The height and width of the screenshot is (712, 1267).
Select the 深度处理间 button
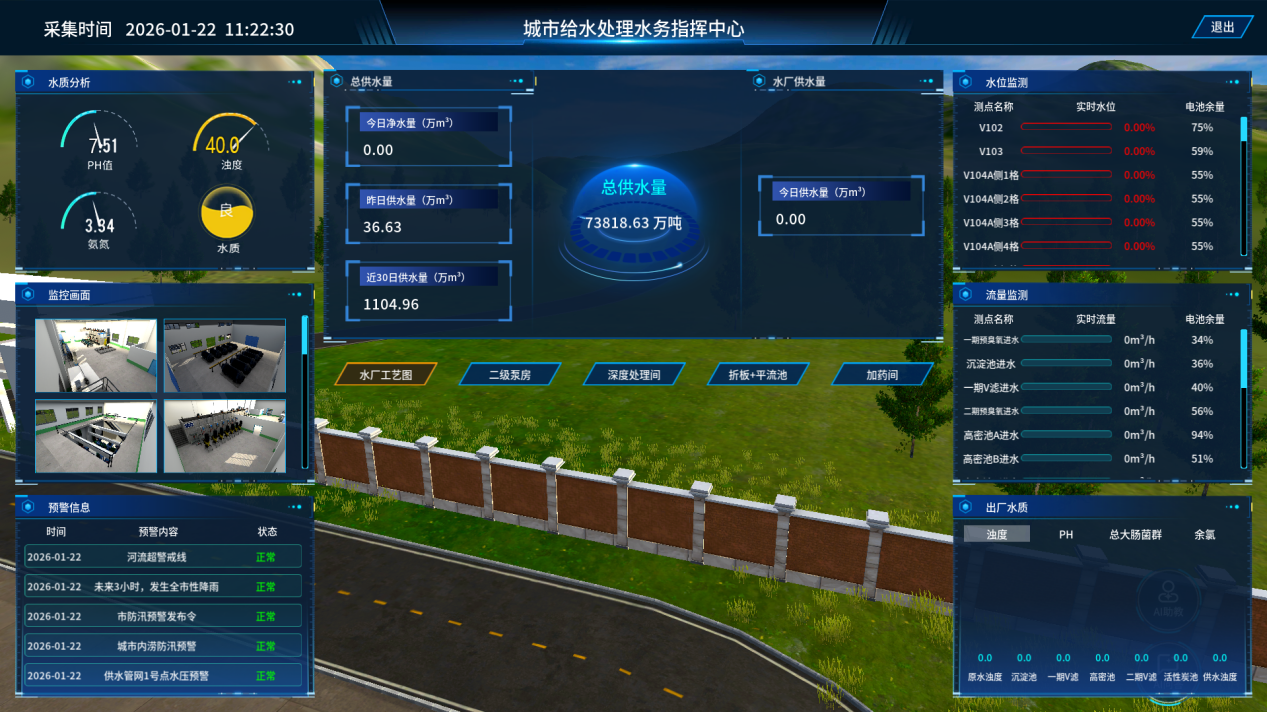pos(634,375)
